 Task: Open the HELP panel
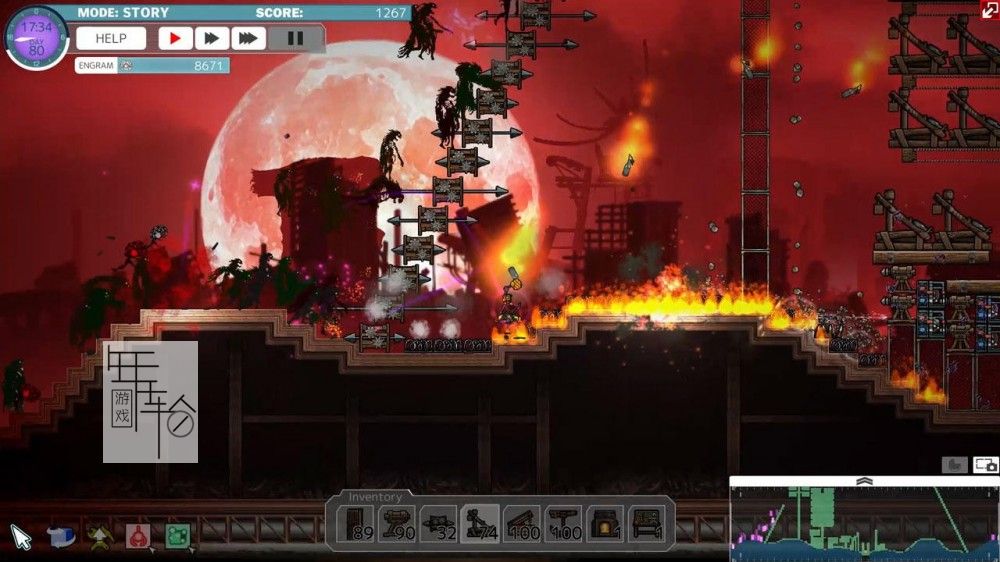click(111, 39)
